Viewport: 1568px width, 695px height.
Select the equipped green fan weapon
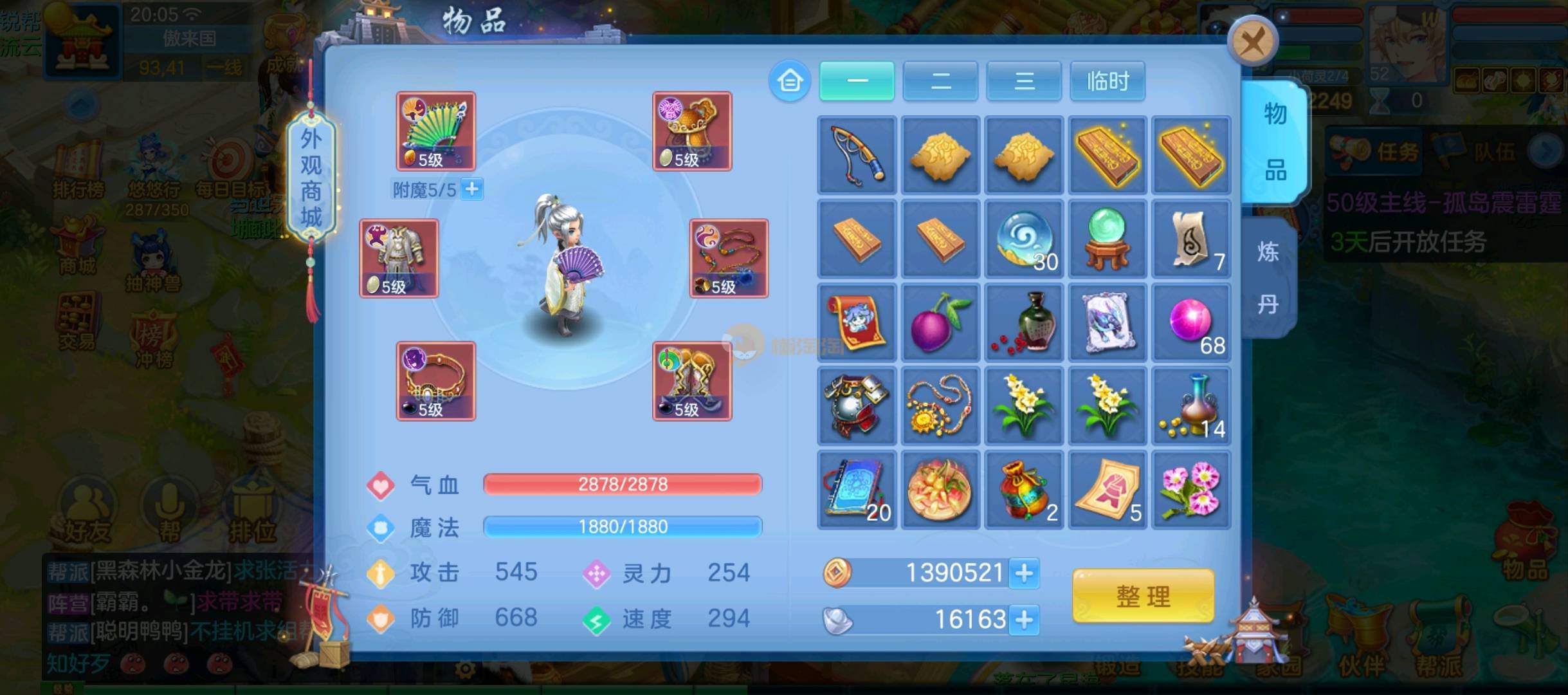pos(435,131)
